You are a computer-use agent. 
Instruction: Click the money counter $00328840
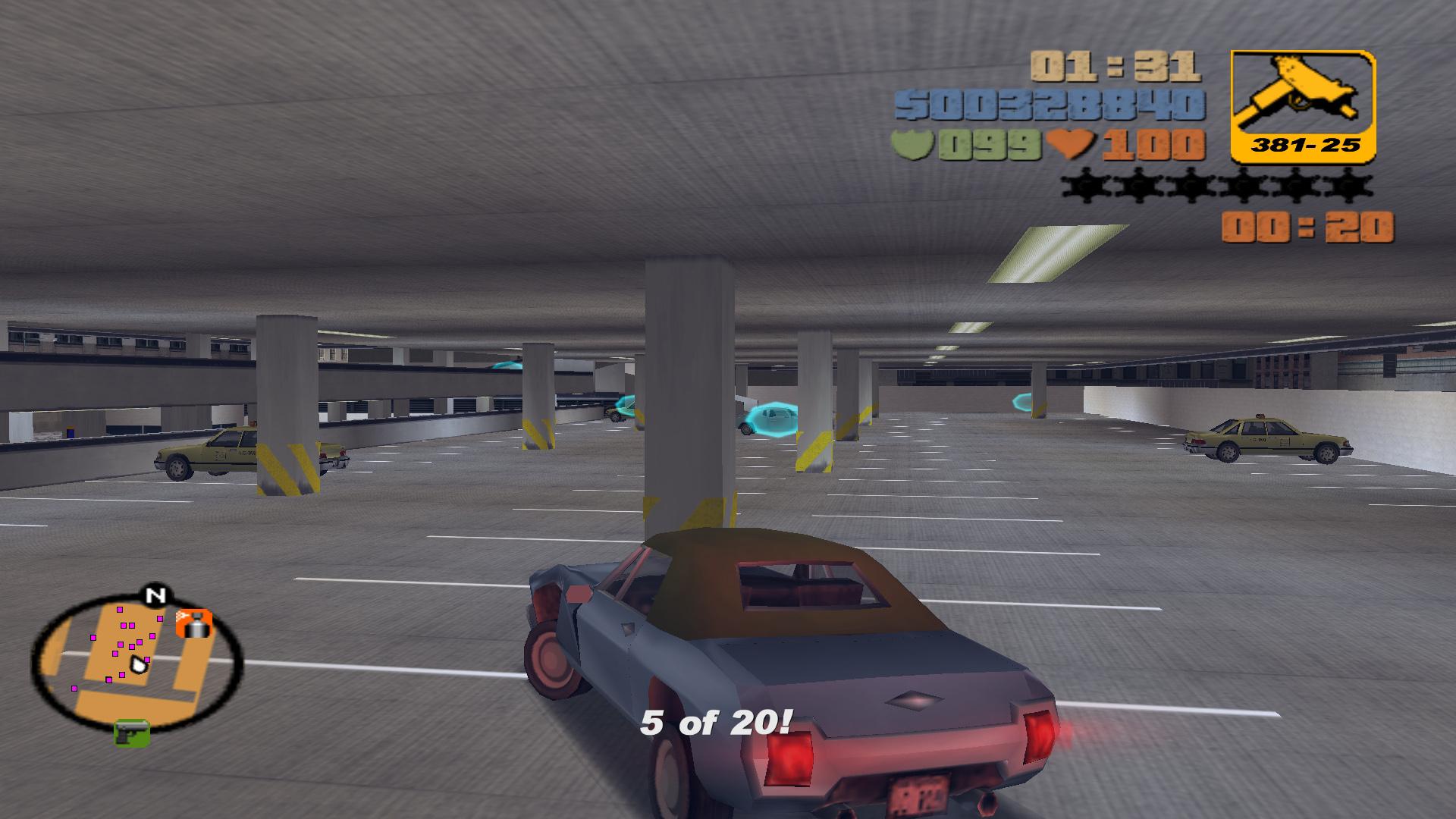tap(1053, 106)
